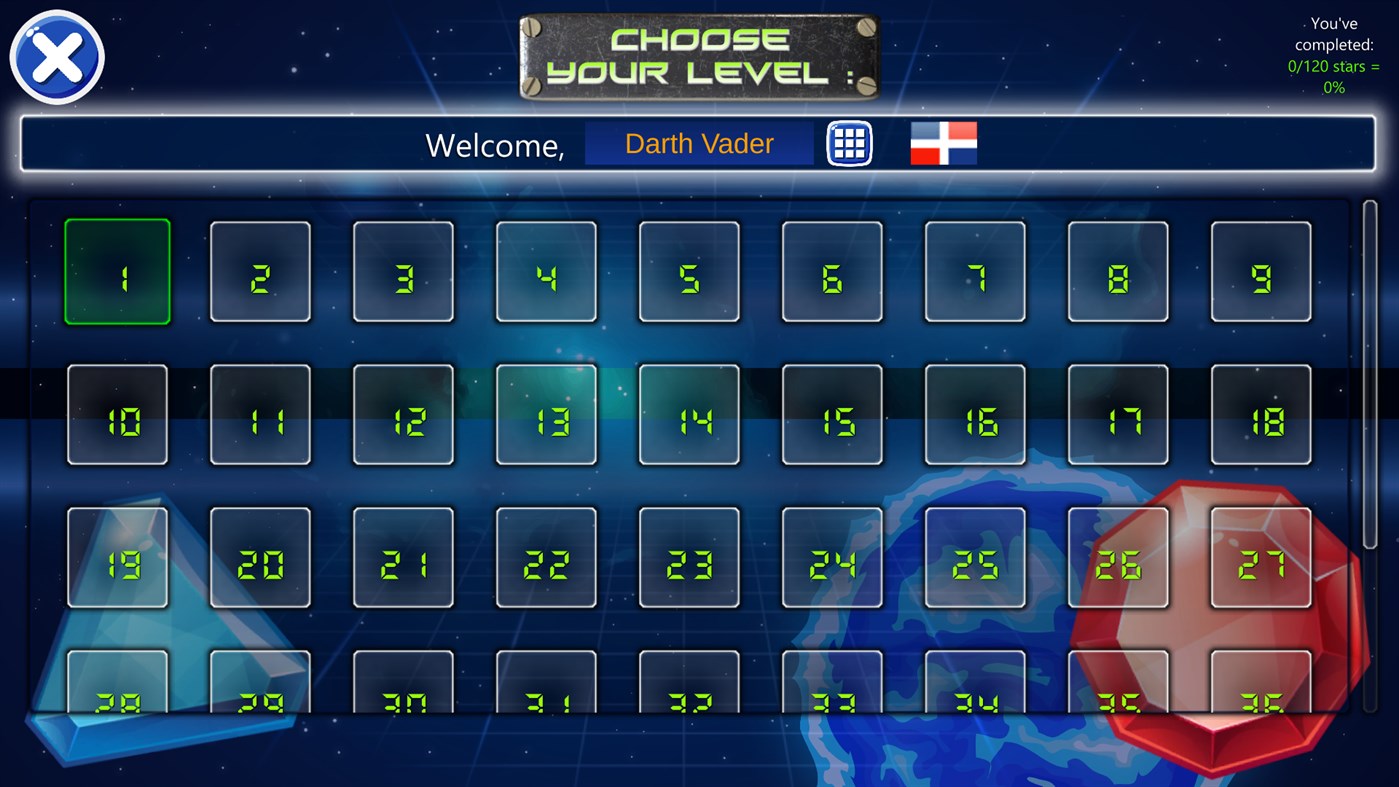Open the level grid layout icon
The image size is (1399, 787).
pos(848,143)
